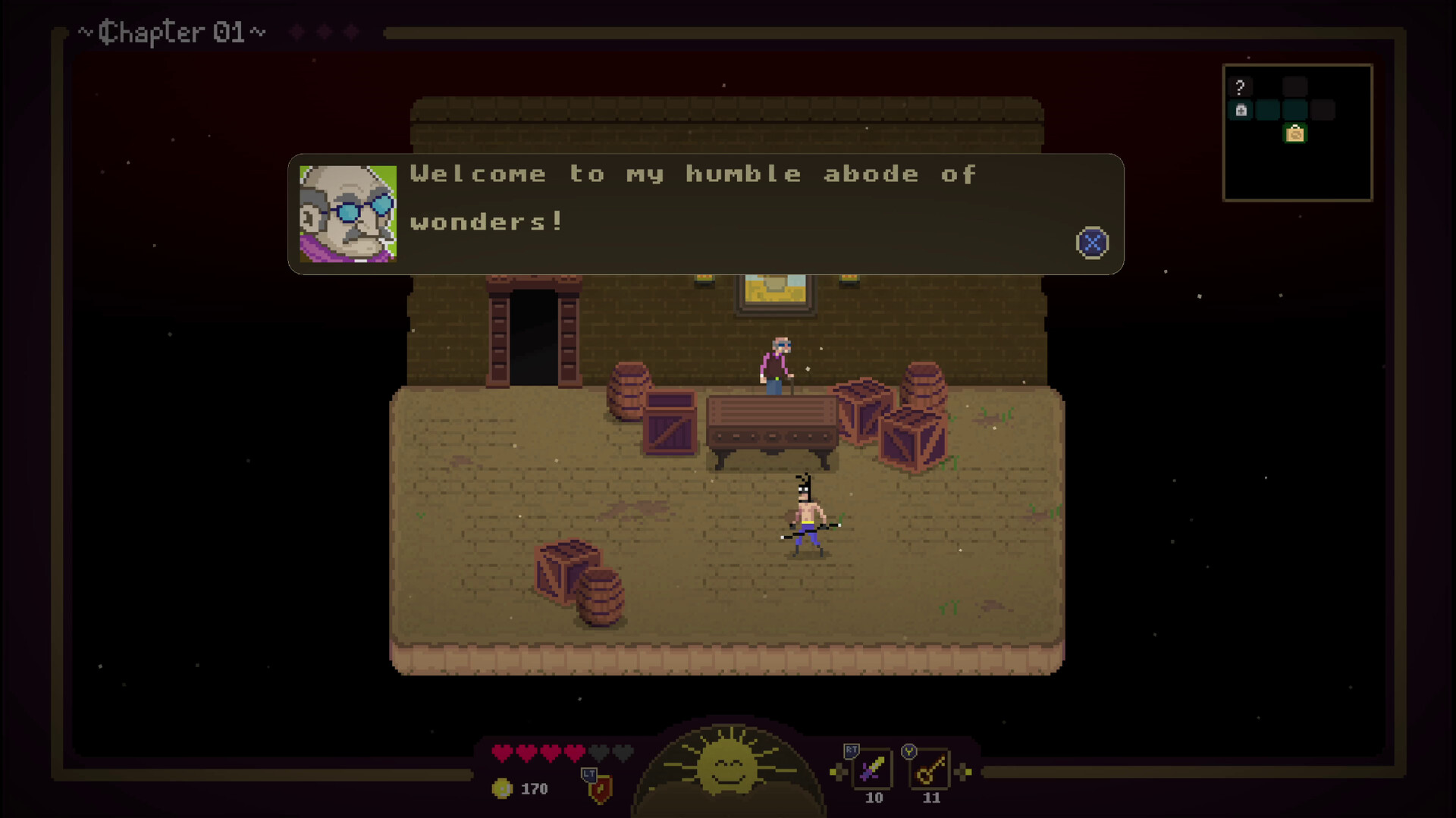Click the Chapter 01 title text
Viewport: 1456px width, 818px height.
click(x=171, y=32)
